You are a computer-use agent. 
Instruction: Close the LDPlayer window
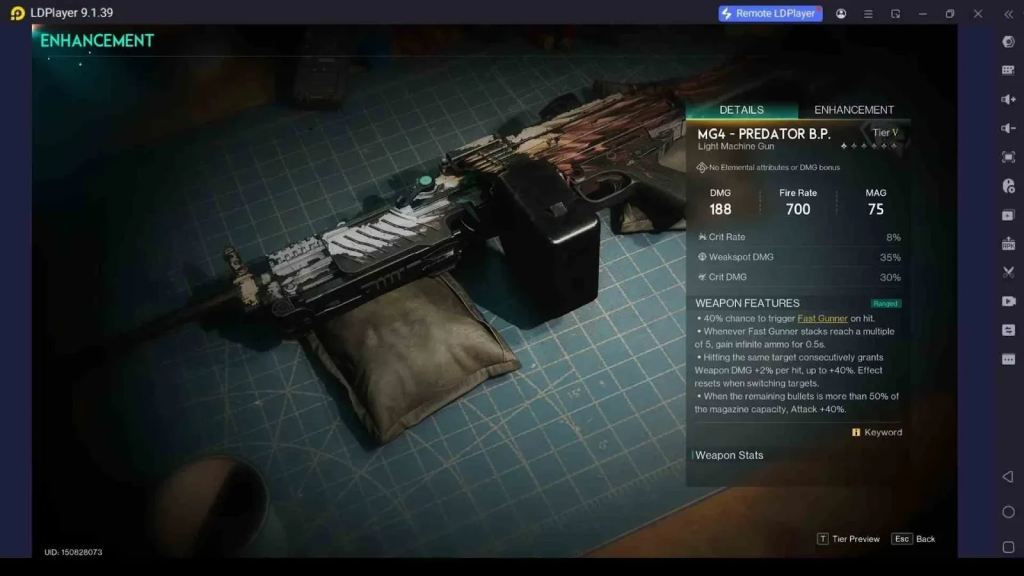pyautogui.click(x=978, y=13)
